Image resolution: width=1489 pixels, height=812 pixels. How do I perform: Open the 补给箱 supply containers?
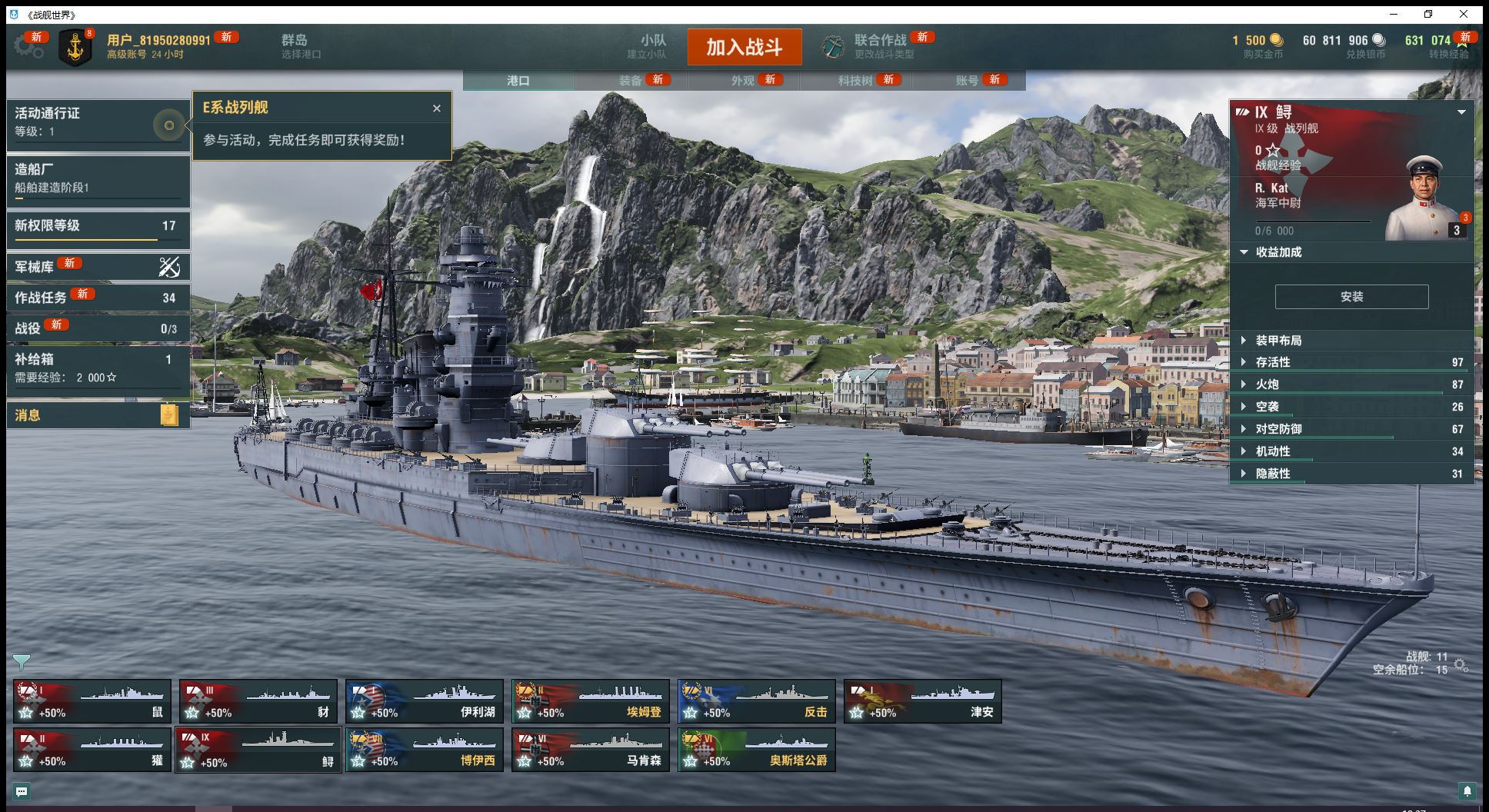(98, 368)
